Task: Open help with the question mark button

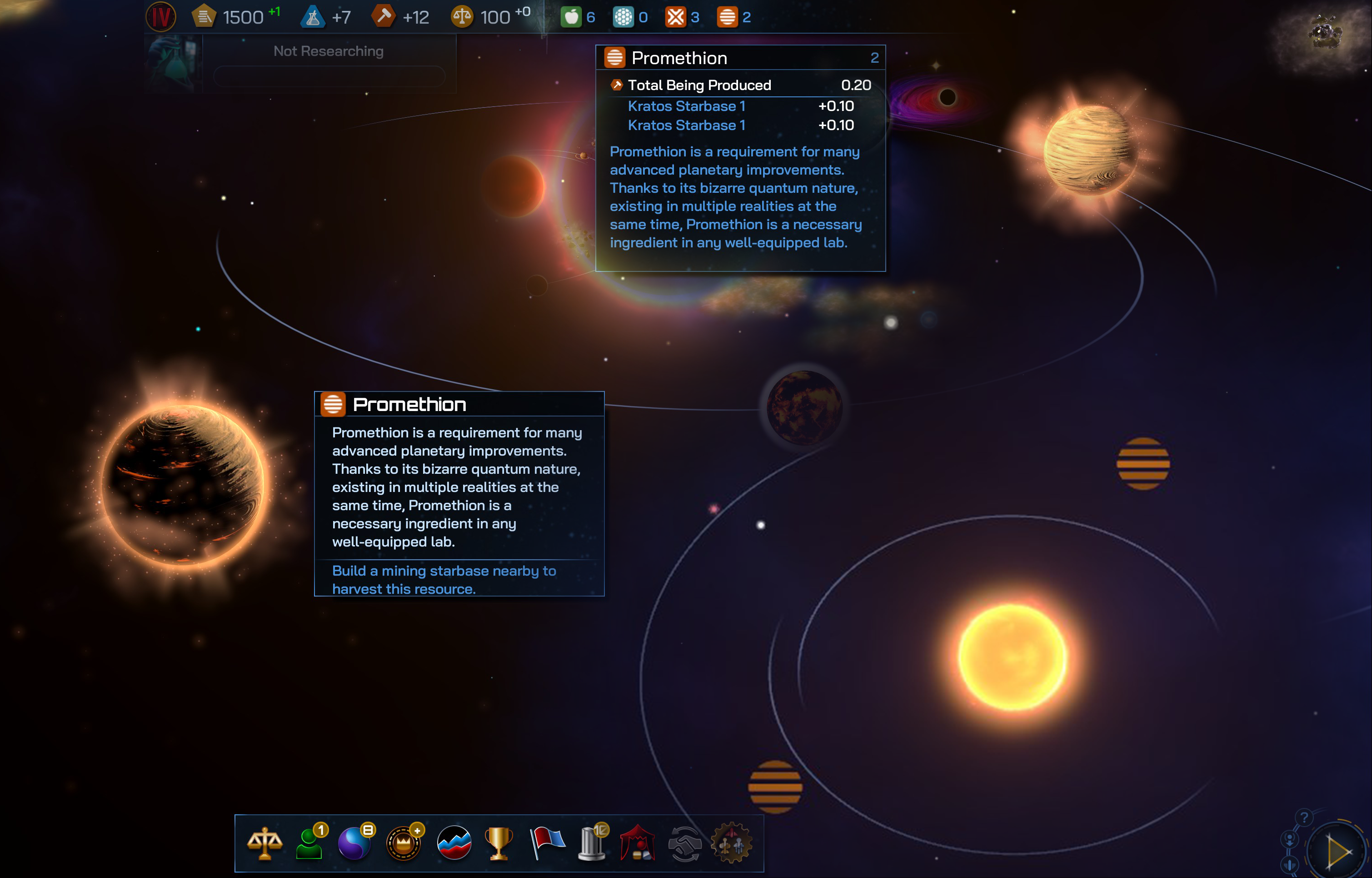Action: (x=1304, y=818)
